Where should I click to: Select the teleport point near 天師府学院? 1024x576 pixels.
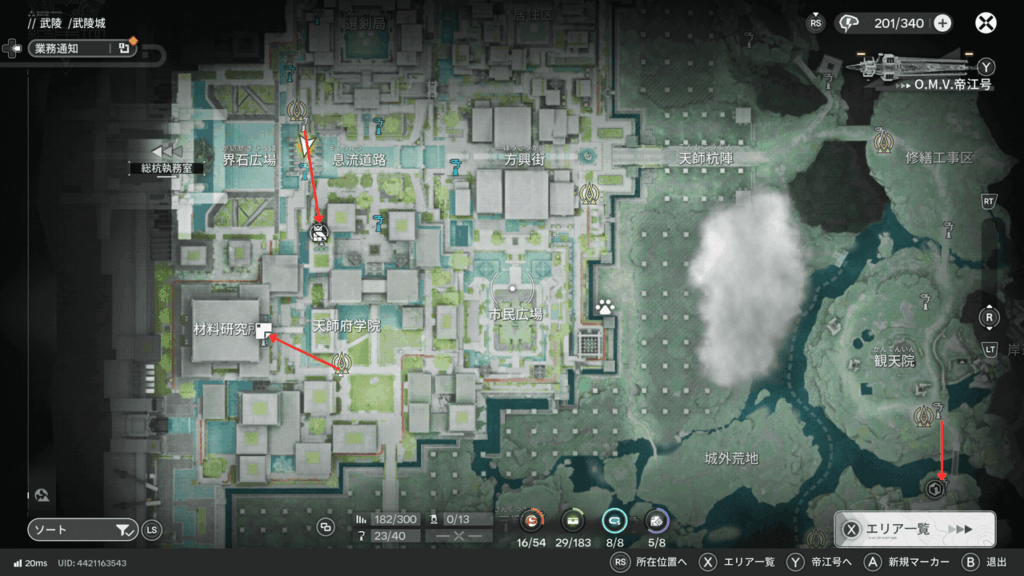(x=342, y=362)
